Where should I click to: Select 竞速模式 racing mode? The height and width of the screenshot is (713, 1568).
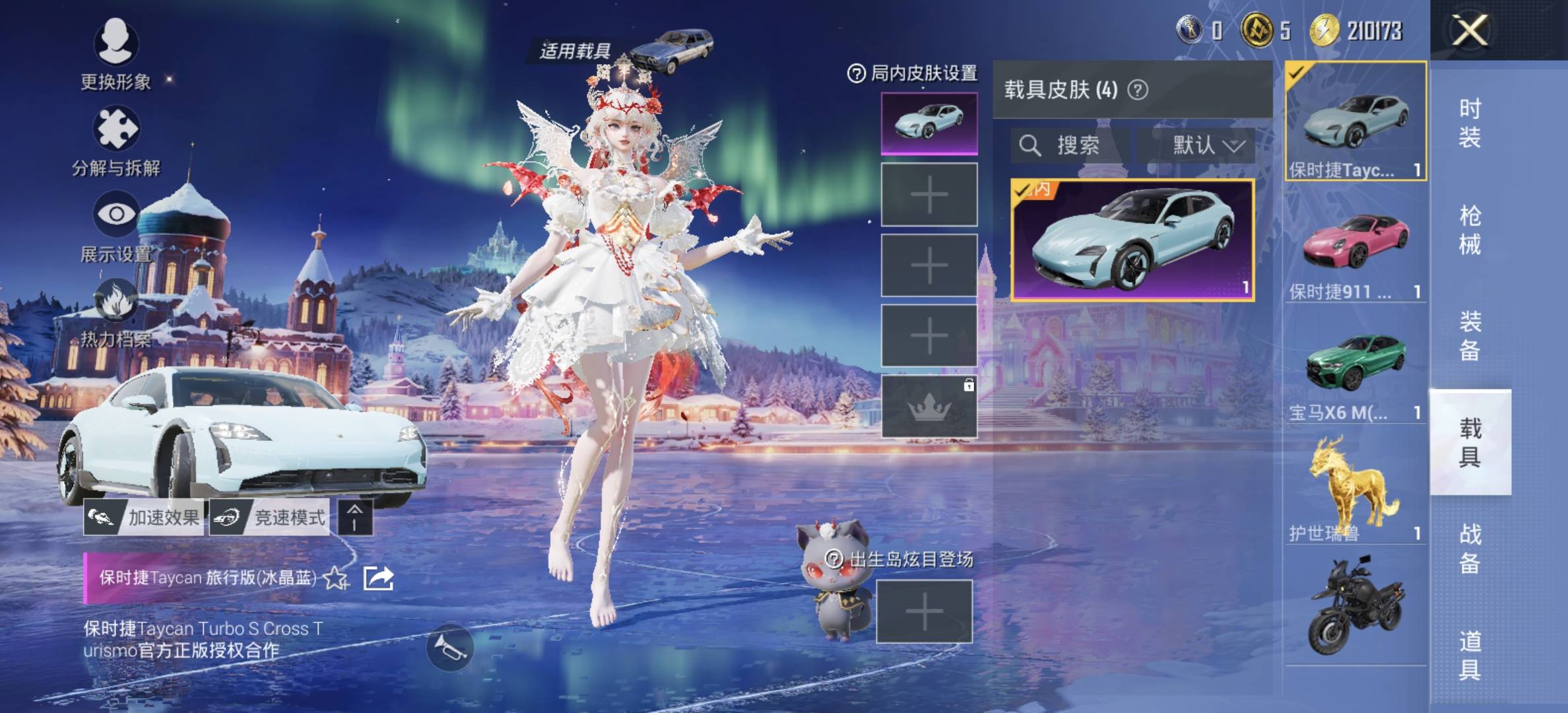(270, 518)
